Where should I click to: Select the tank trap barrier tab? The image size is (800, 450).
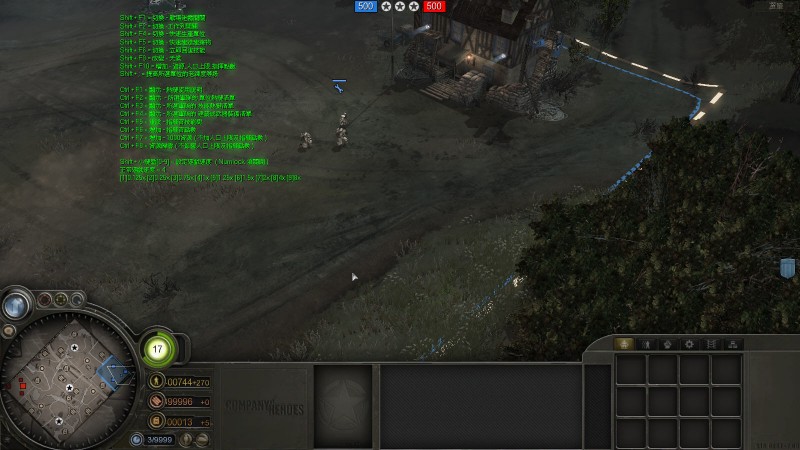point(711,344)
